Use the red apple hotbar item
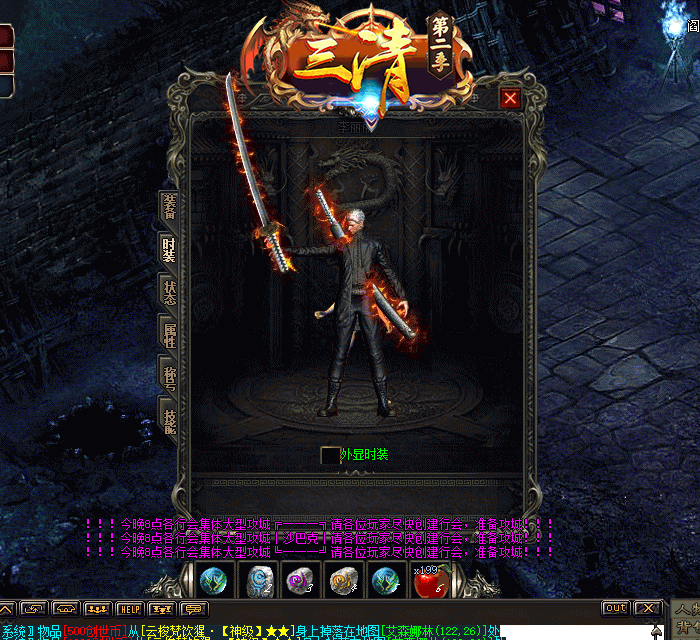This screenshot has height=640, width=700. click(427, 581)
